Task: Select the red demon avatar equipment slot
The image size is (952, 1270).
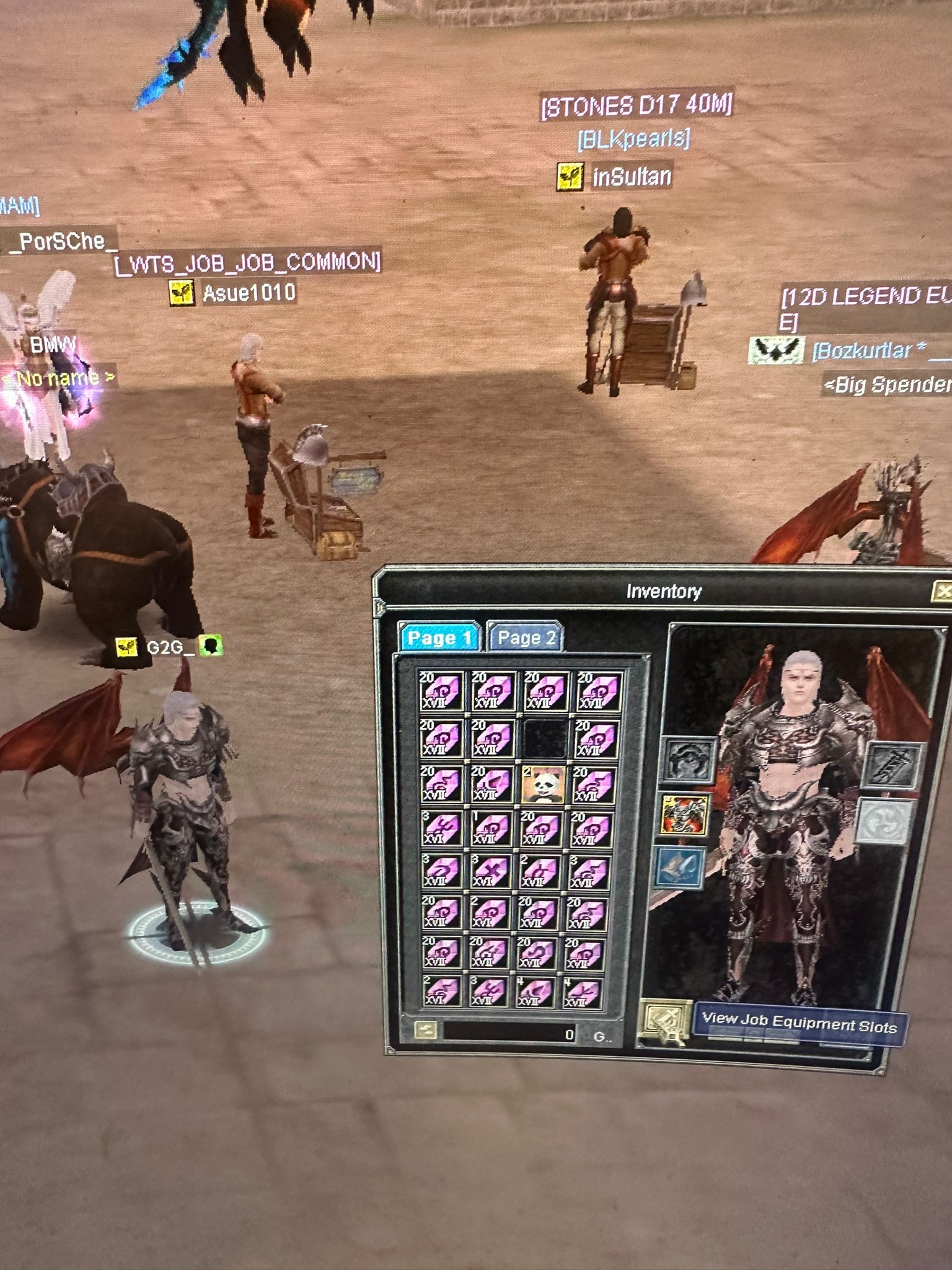Action: click(685, 814)
